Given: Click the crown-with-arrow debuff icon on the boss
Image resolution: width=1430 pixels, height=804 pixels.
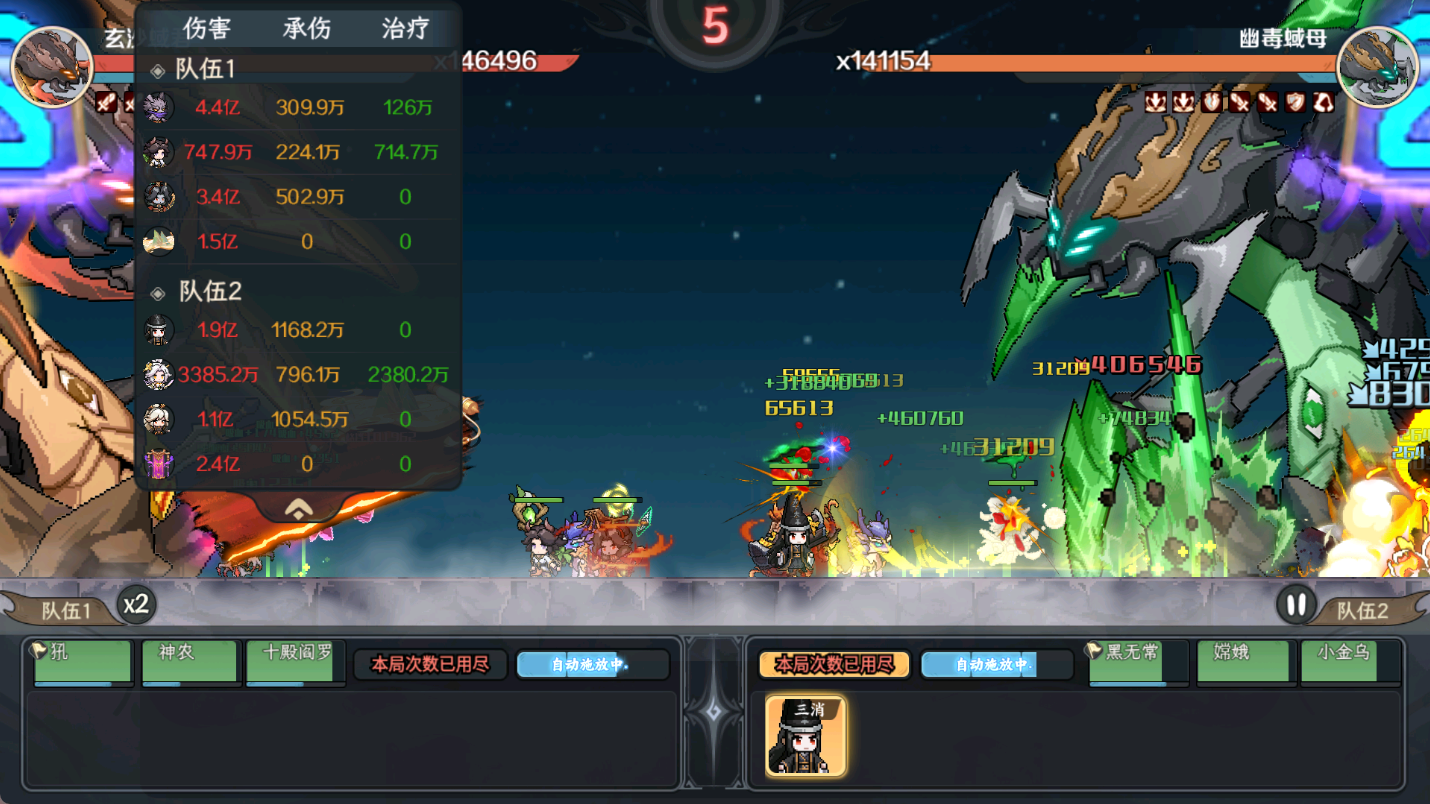Looking at the screenshot, I should 1155,102.
